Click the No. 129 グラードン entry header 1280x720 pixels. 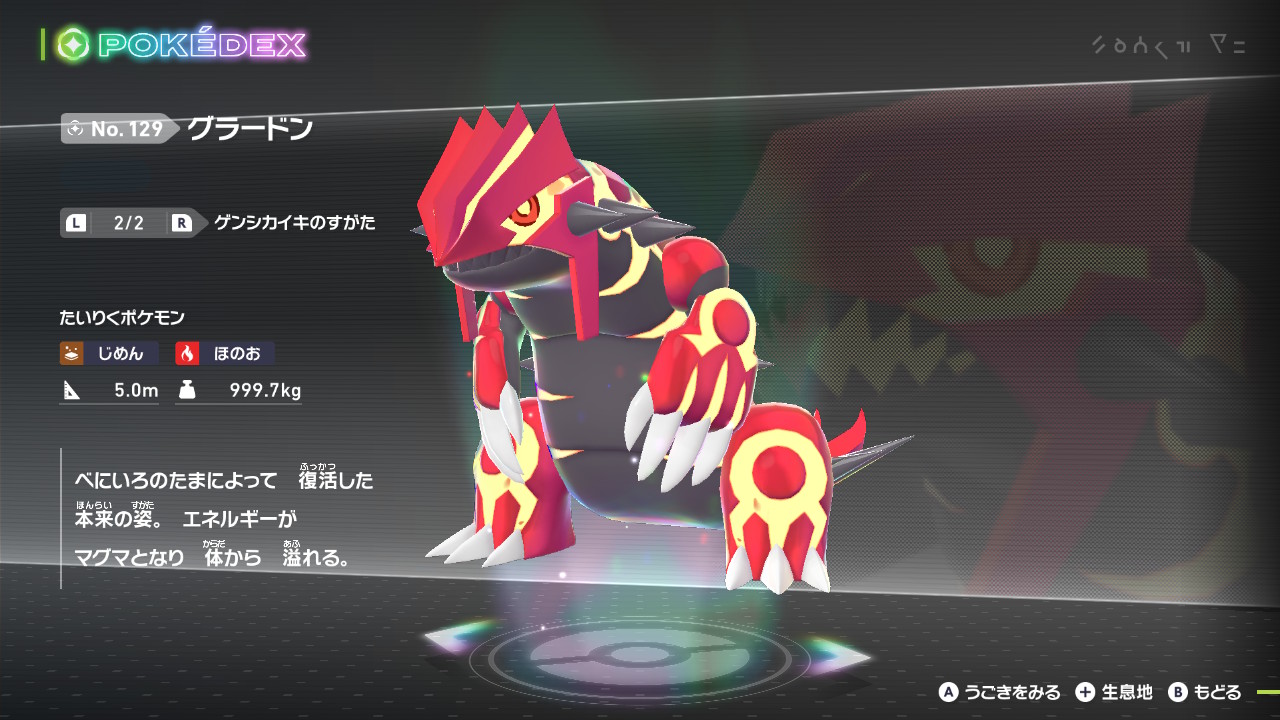188,129
